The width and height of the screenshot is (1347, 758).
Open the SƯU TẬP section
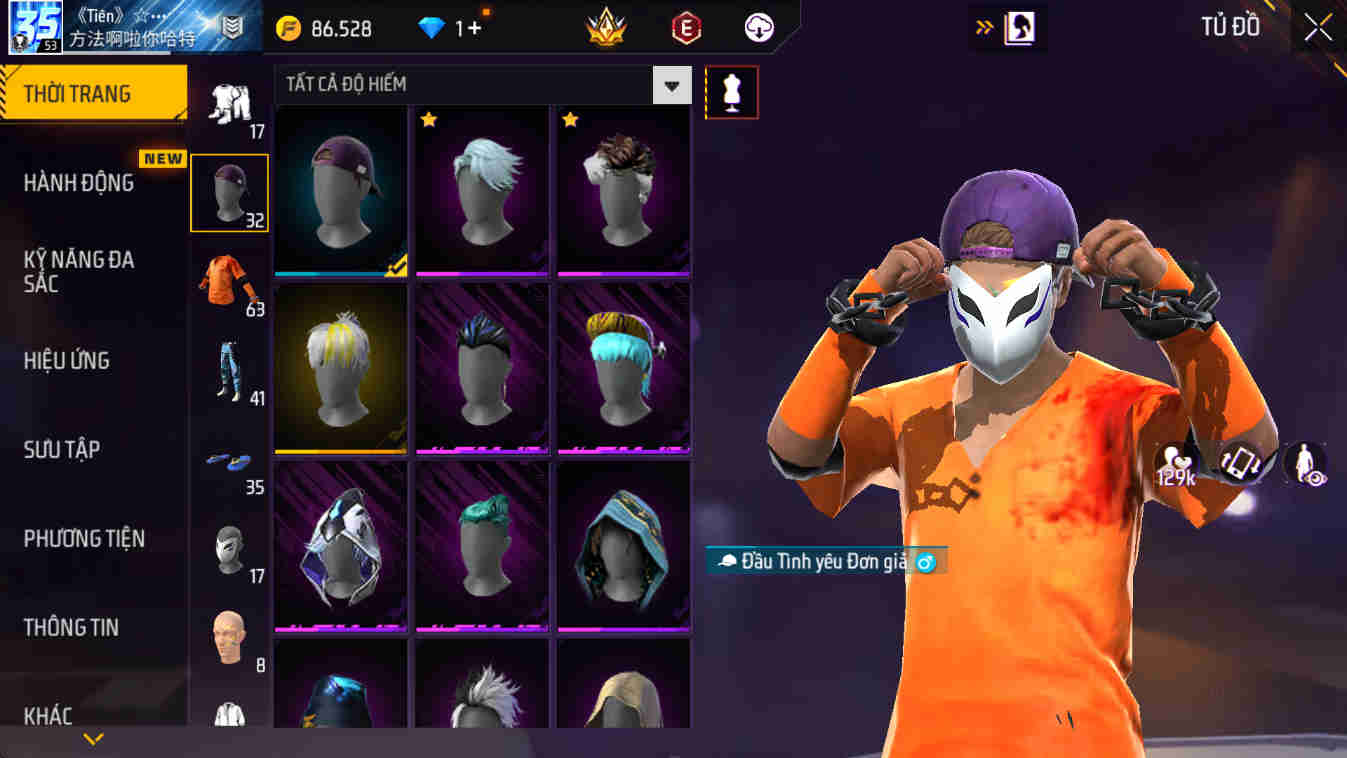click(62, 449)
